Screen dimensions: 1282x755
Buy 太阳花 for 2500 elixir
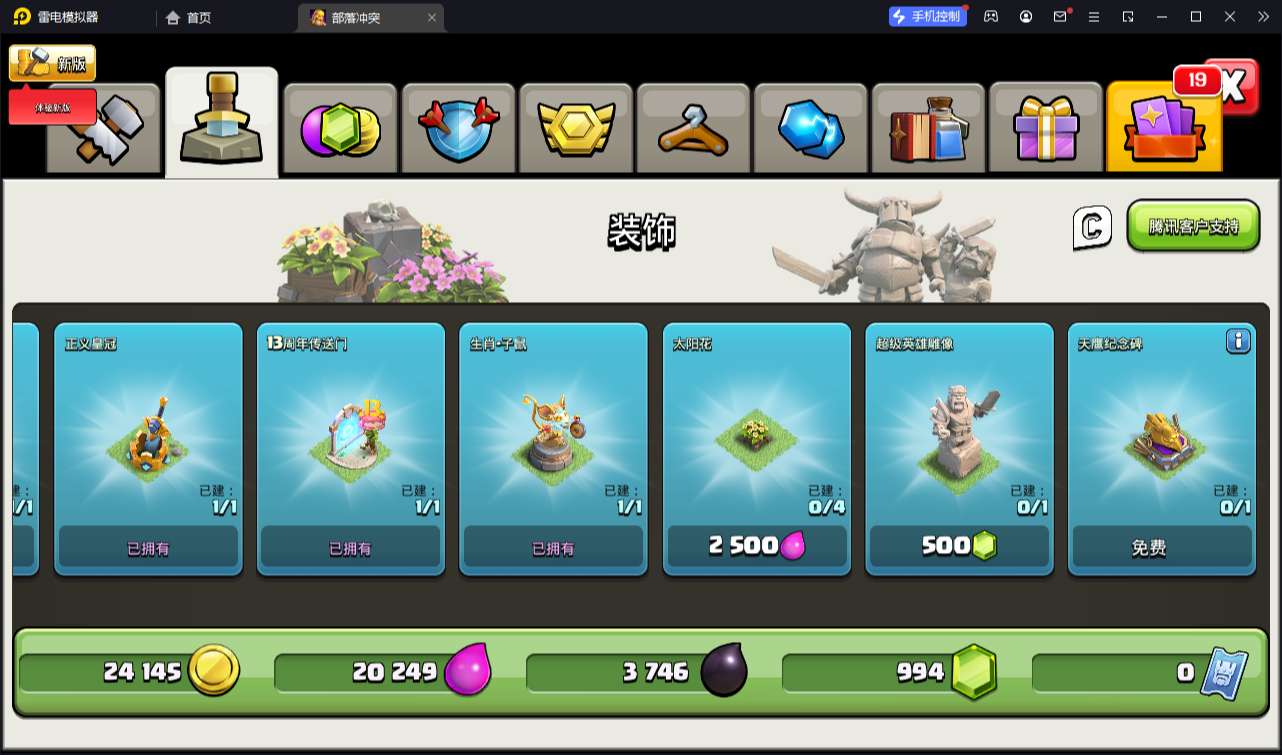point(756,546)
